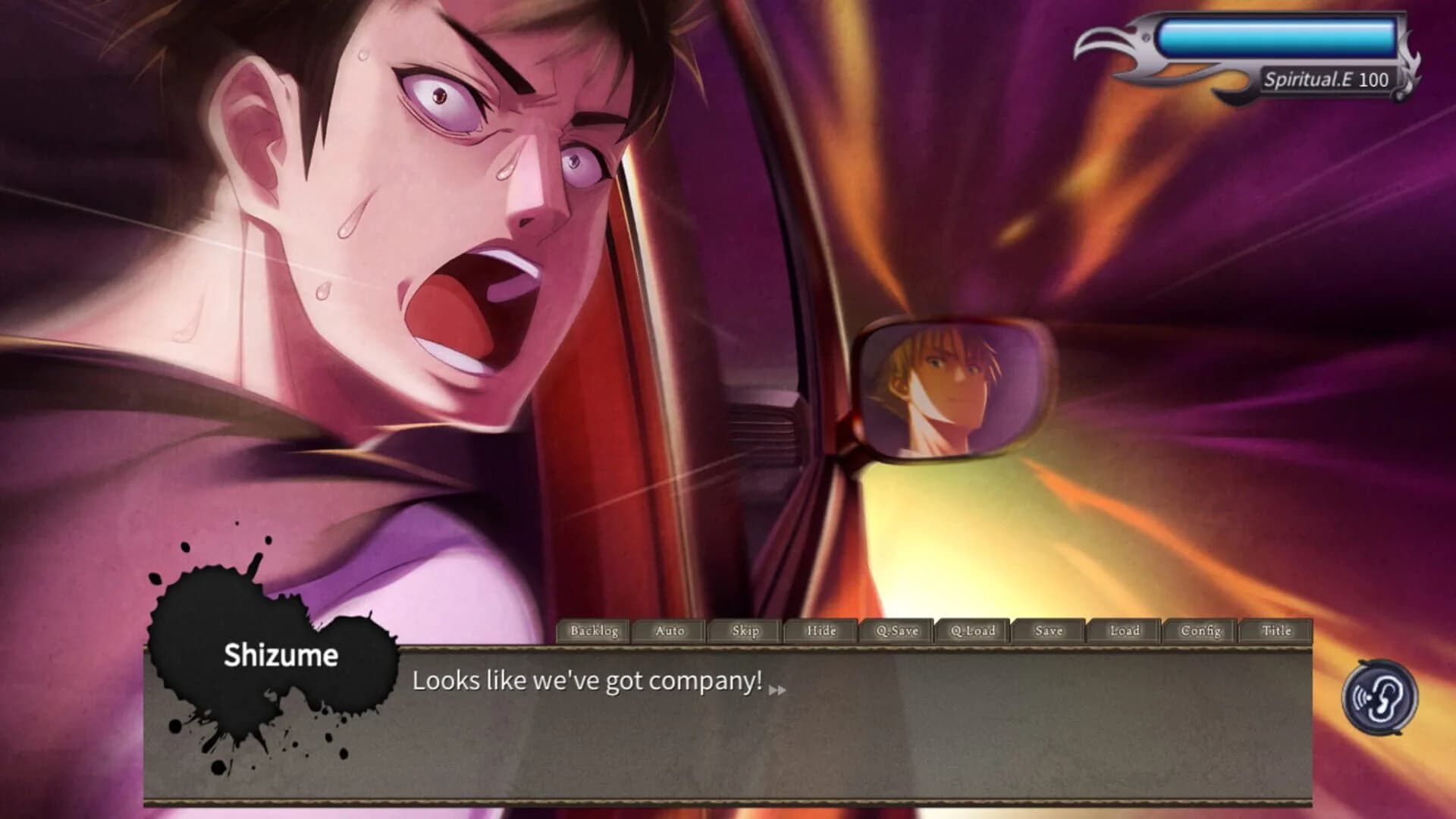This screenshot has height=819, width=1456.
Task: Enable Auto mode for dialogue advancement
Action: (x=667, y=630)
